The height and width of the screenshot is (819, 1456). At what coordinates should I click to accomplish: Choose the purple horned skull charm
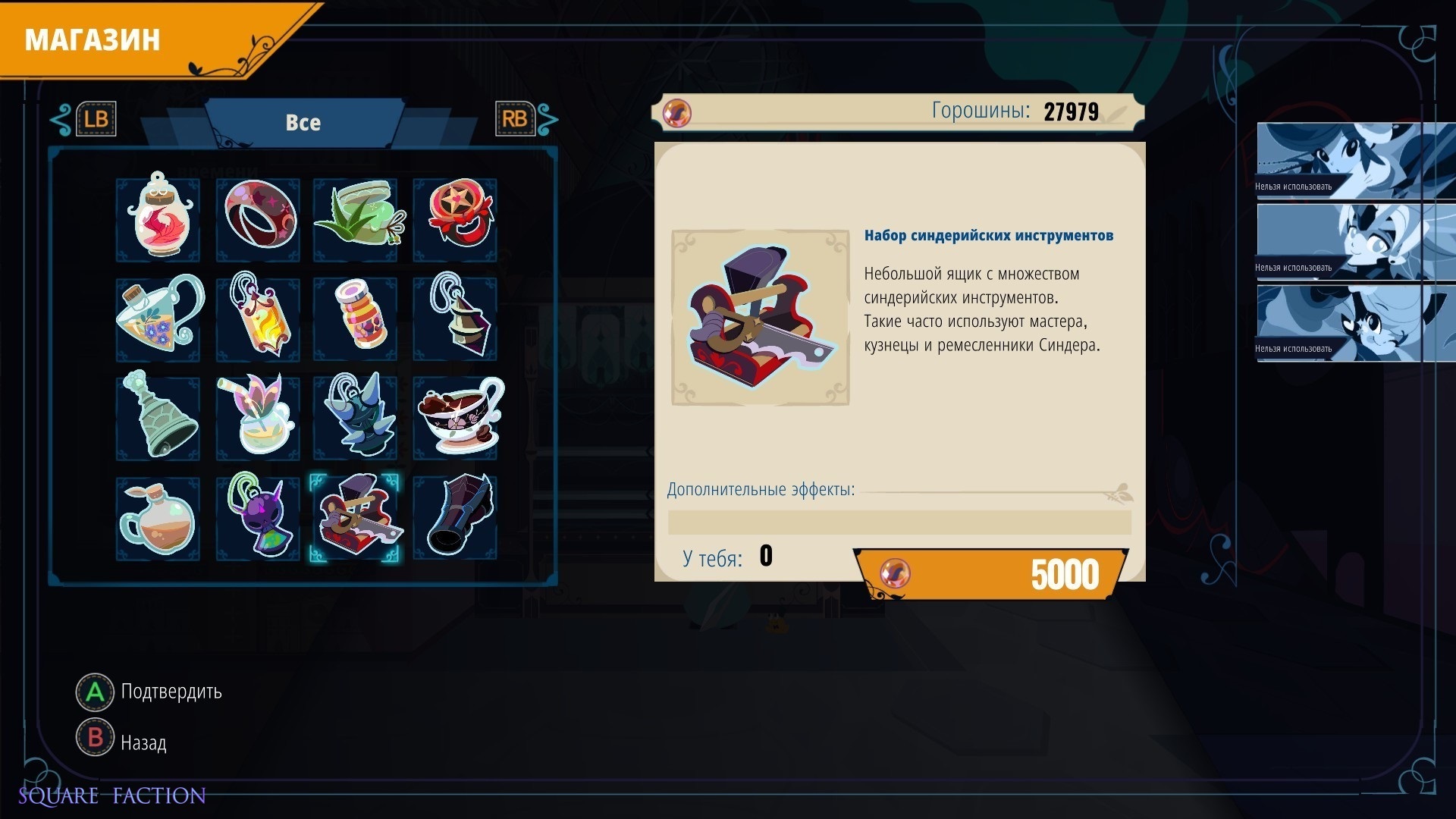click(x=258, y=517)
